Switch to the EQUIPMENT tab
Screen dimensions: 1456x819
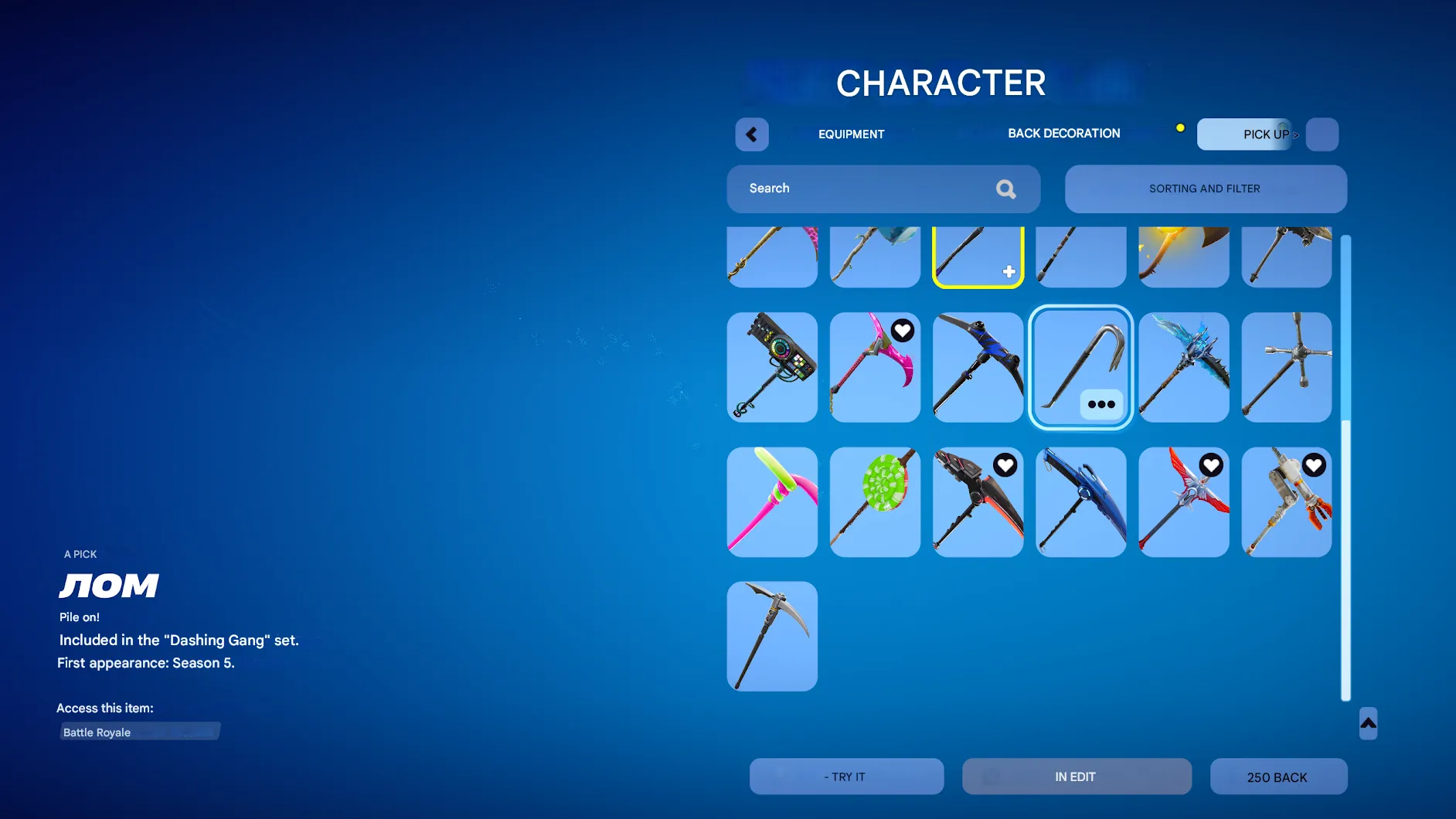(851, 134)
